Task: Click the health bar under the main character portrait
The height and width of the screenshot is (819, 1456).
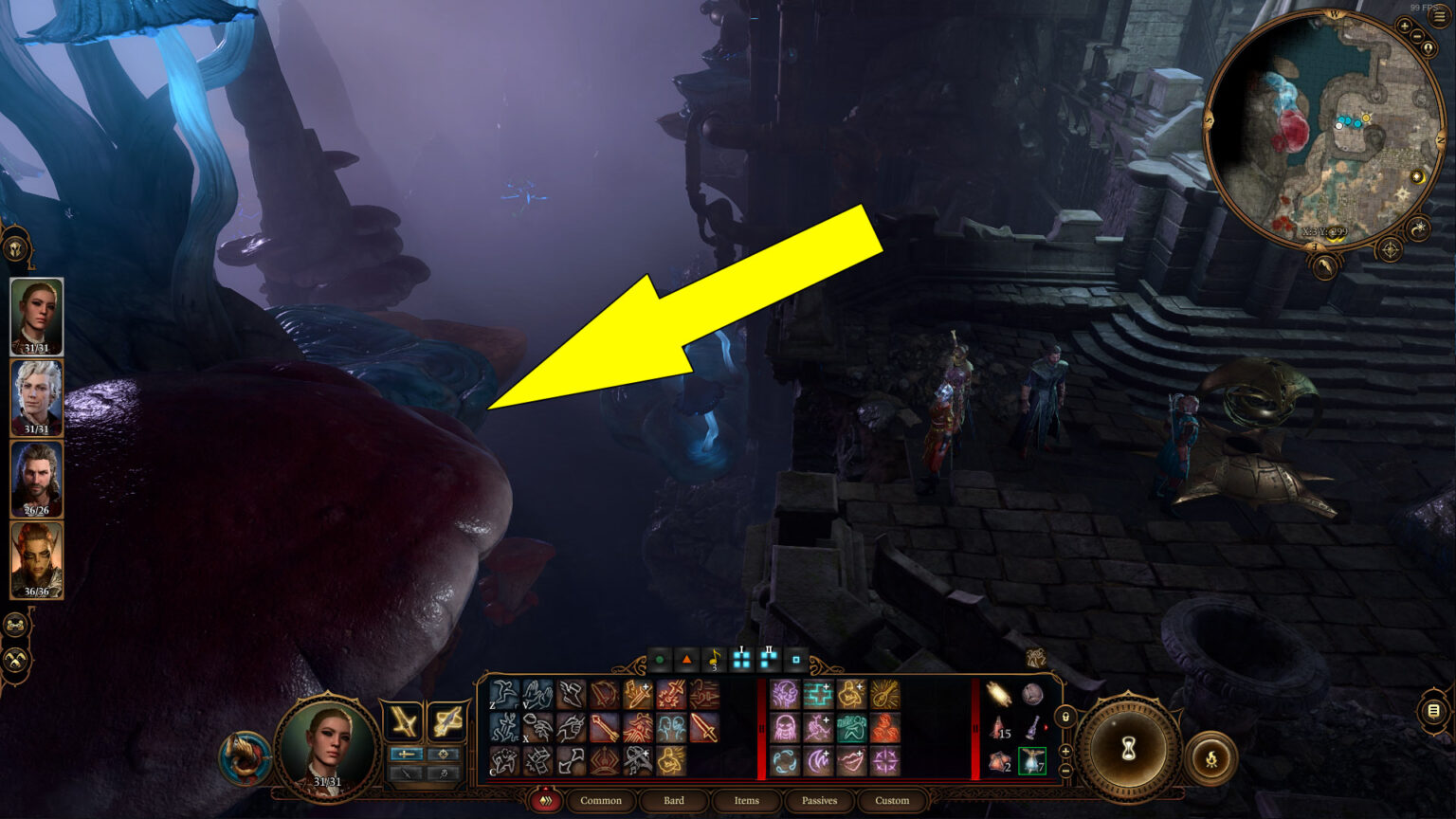Action: tap(325, 782)
